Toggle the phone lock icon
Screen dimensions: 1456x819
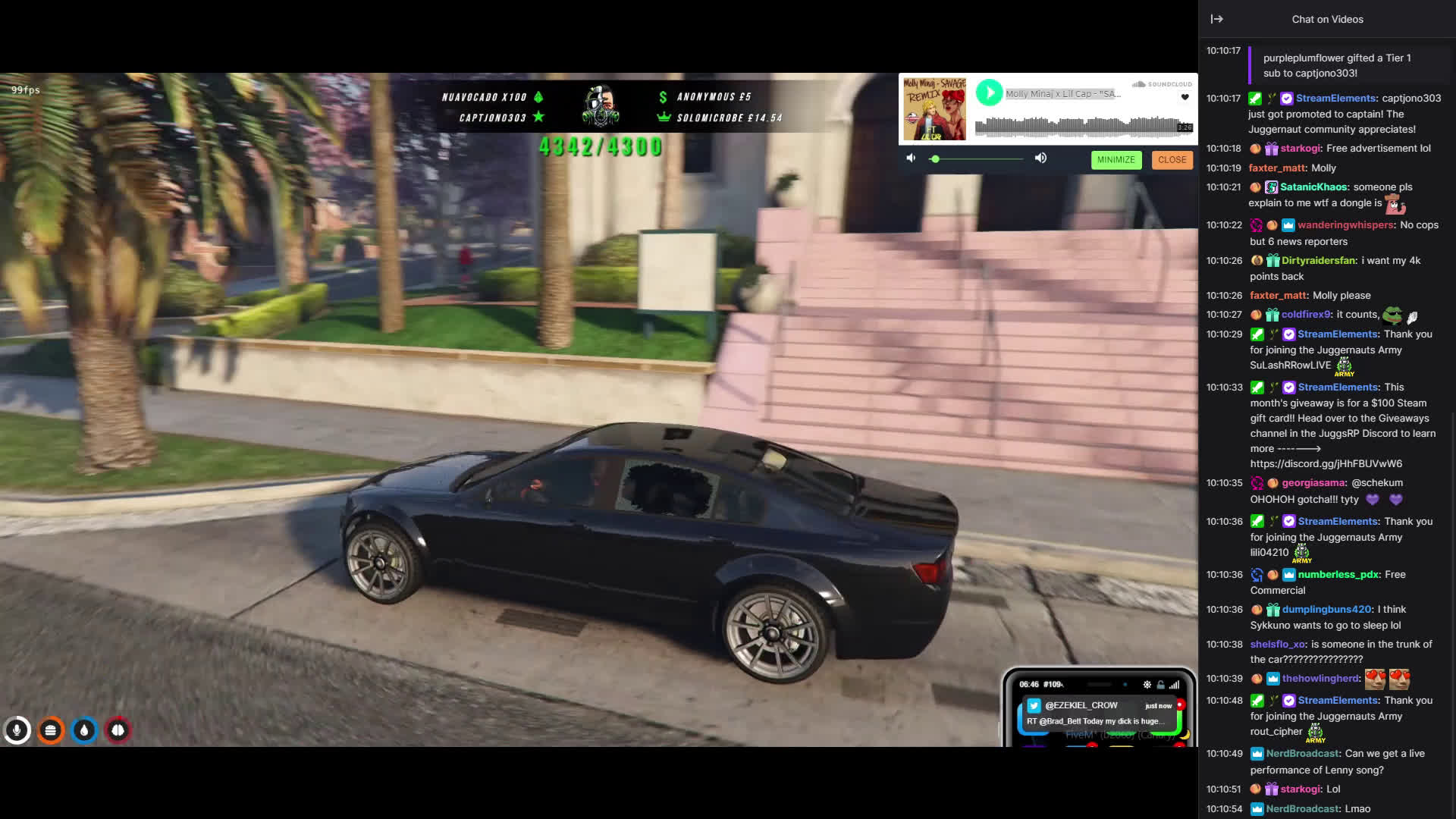click(1160, 685)
